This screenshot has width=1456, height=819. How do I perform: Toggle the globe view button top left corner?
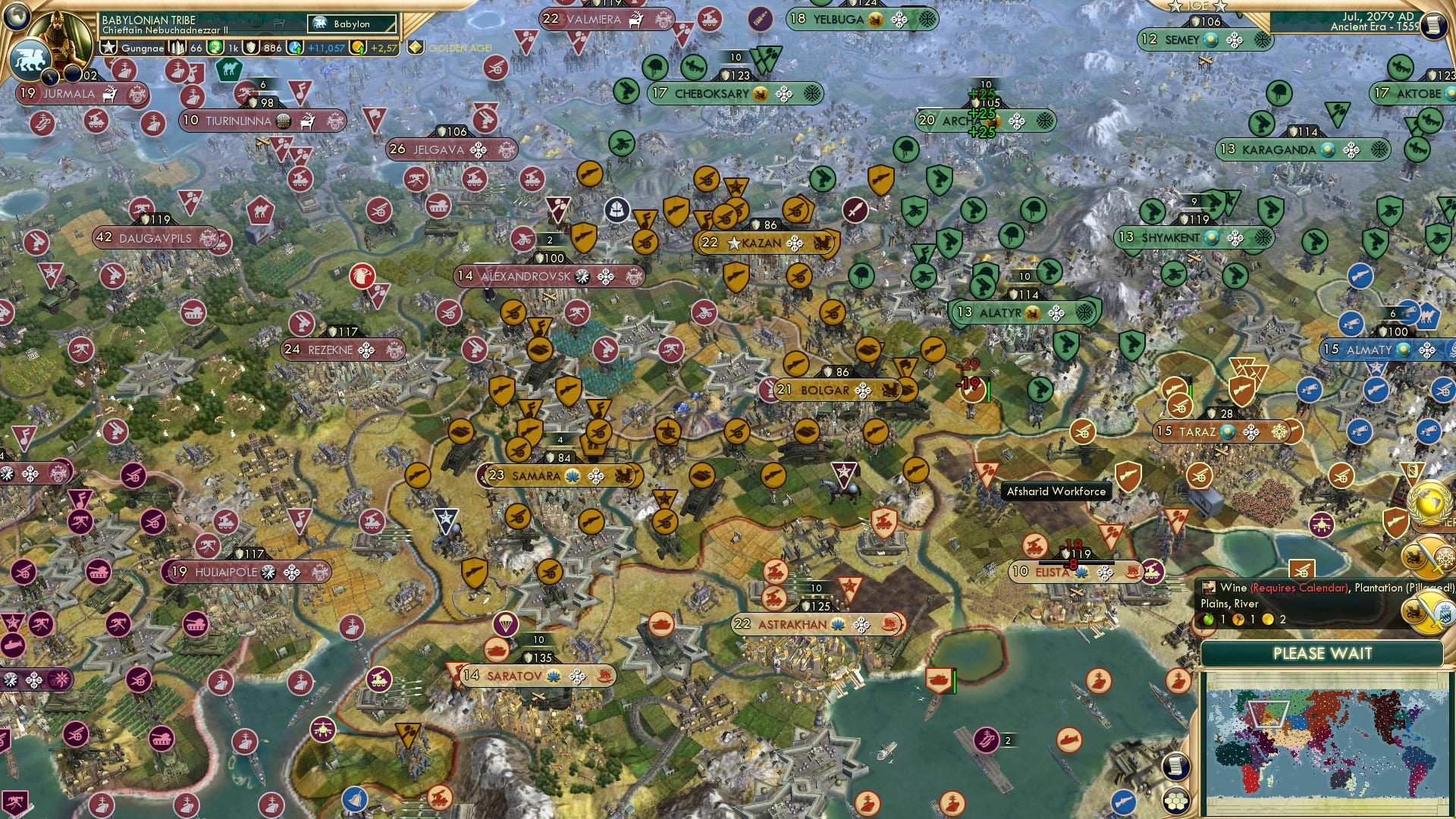tap(15, 17)
